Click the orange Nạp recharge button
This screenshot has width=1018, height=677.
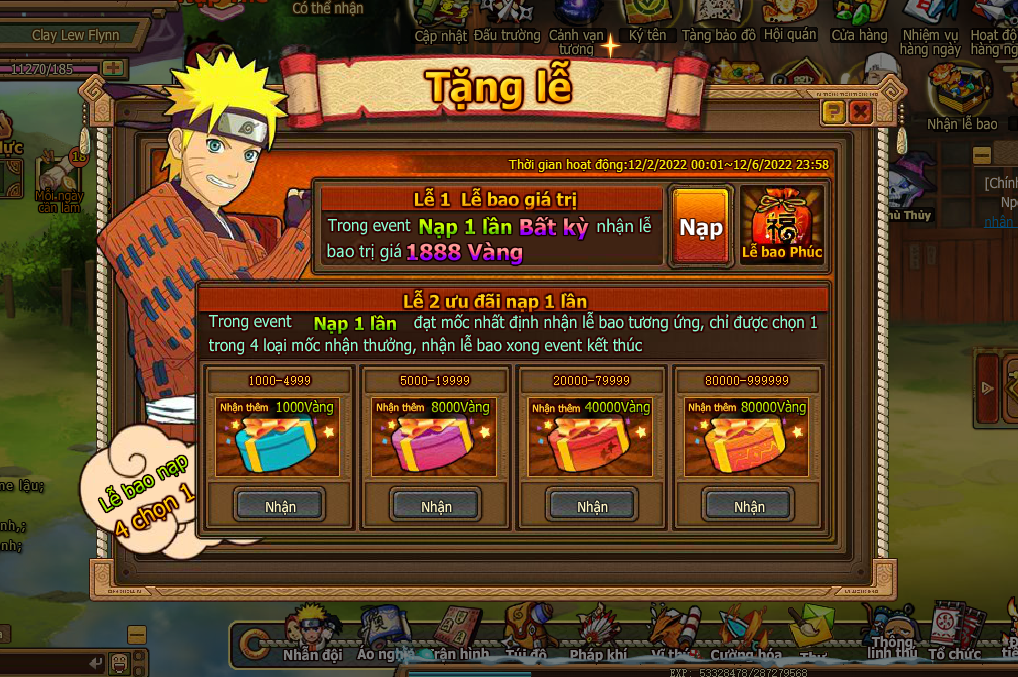point(701,227)
